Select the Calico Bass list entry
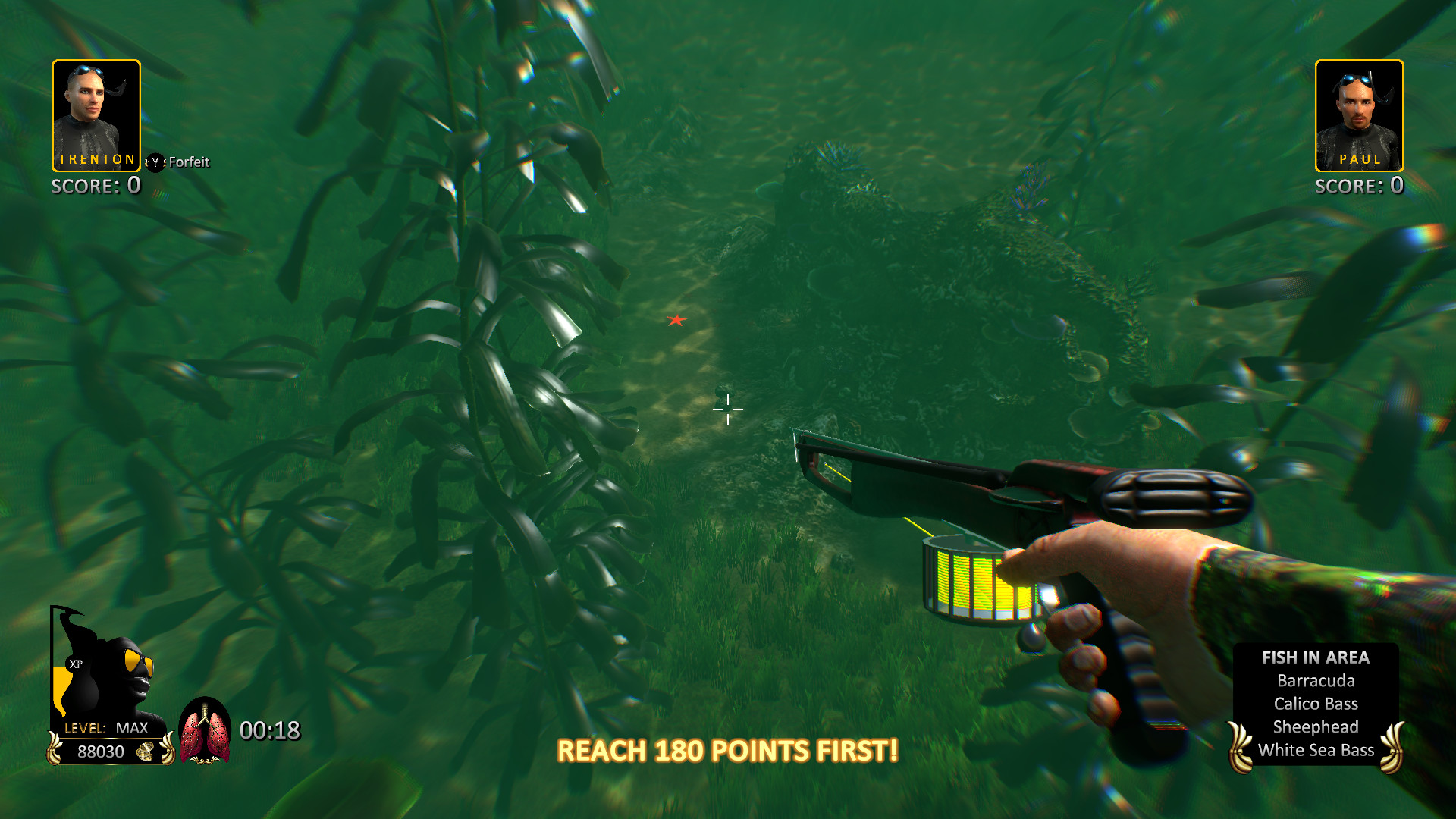The image size is (1456, 819). click(x=1316, y=703)
